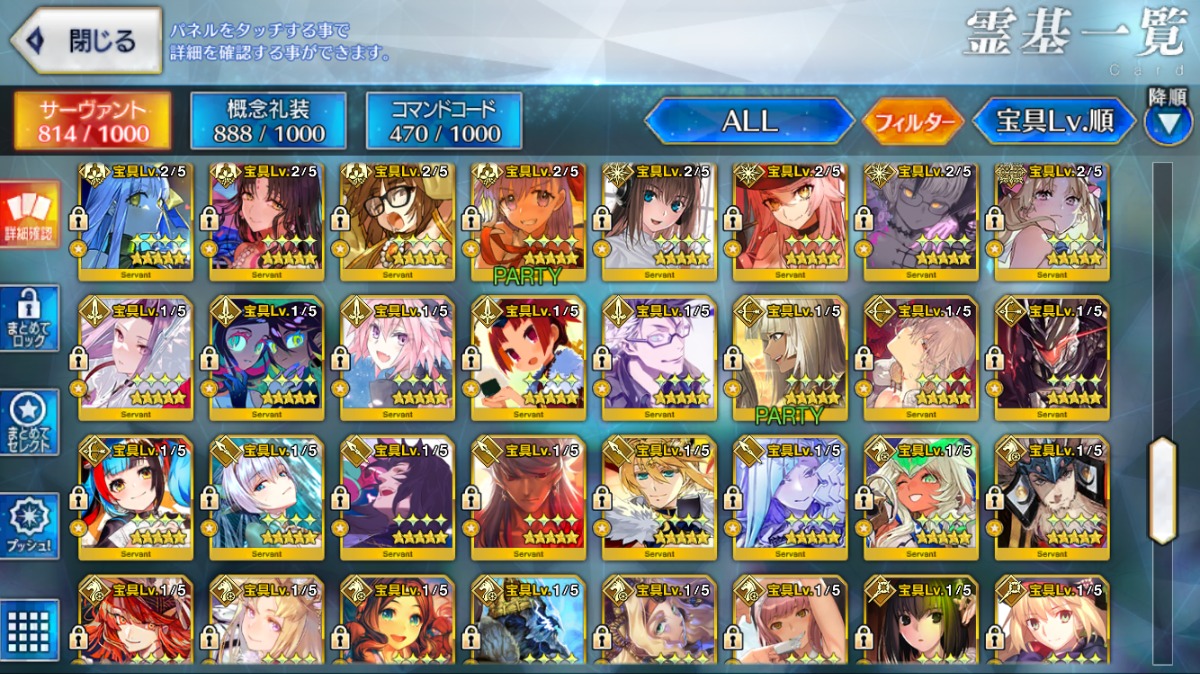
Task: Activate the 詳細確認 cards button
Action: 29,216
